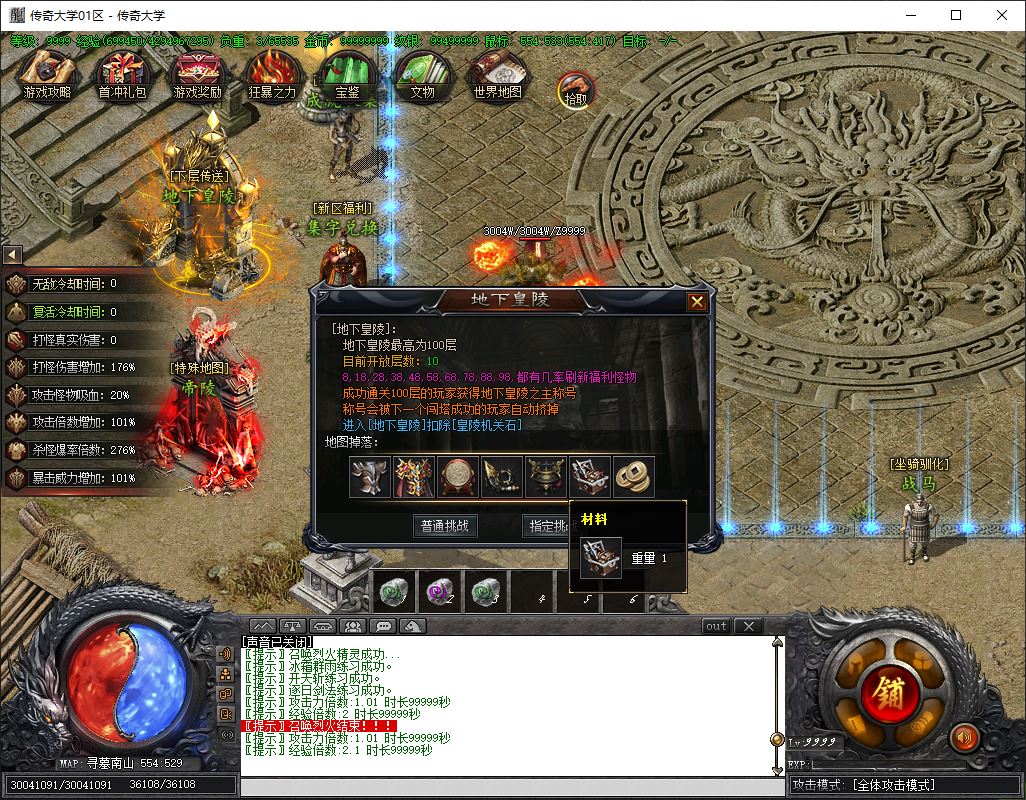Toggle the orange speaker sound button
Screen dimensions: 1026x800
tap(964, 738)
